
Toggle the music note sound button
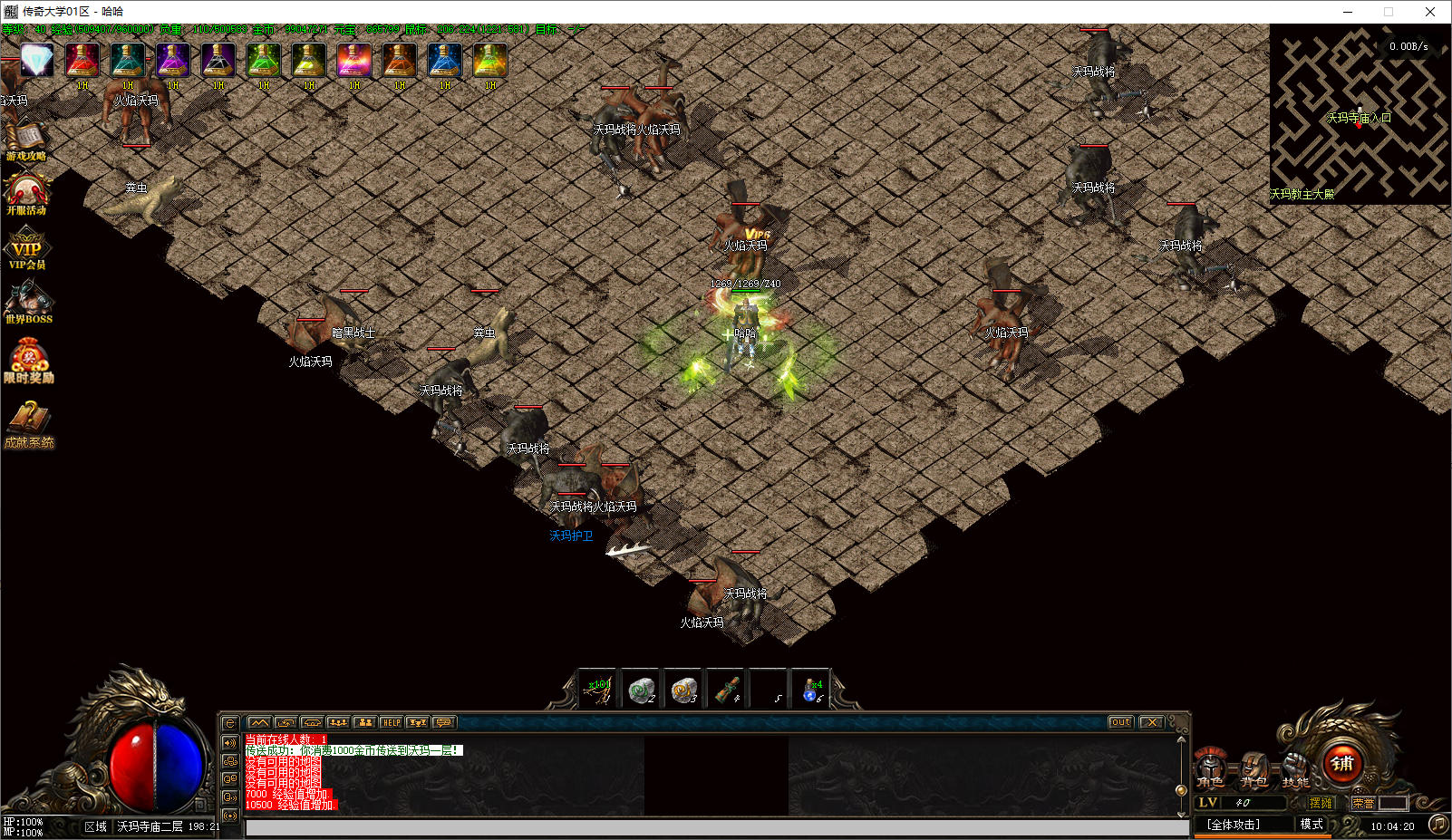coord(1437,824)
